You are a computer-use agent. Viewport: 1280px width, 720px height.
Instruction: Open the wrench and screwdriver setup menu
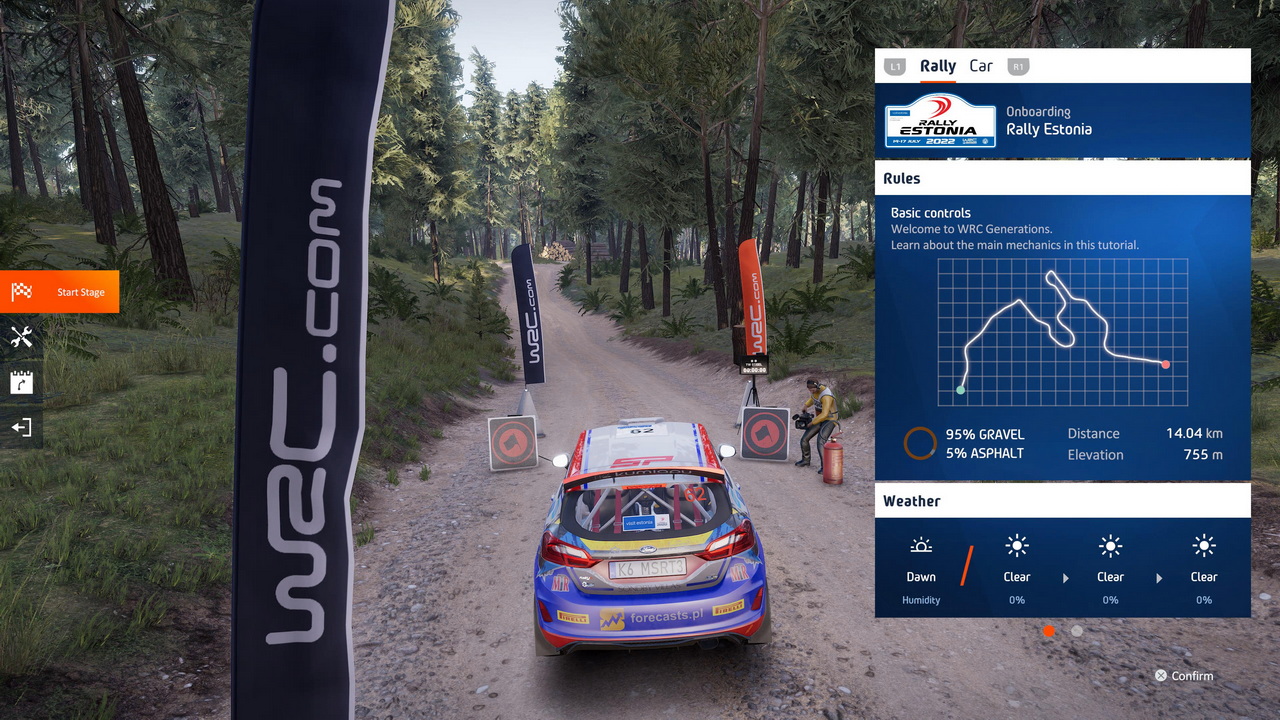(x=21, y=337)
